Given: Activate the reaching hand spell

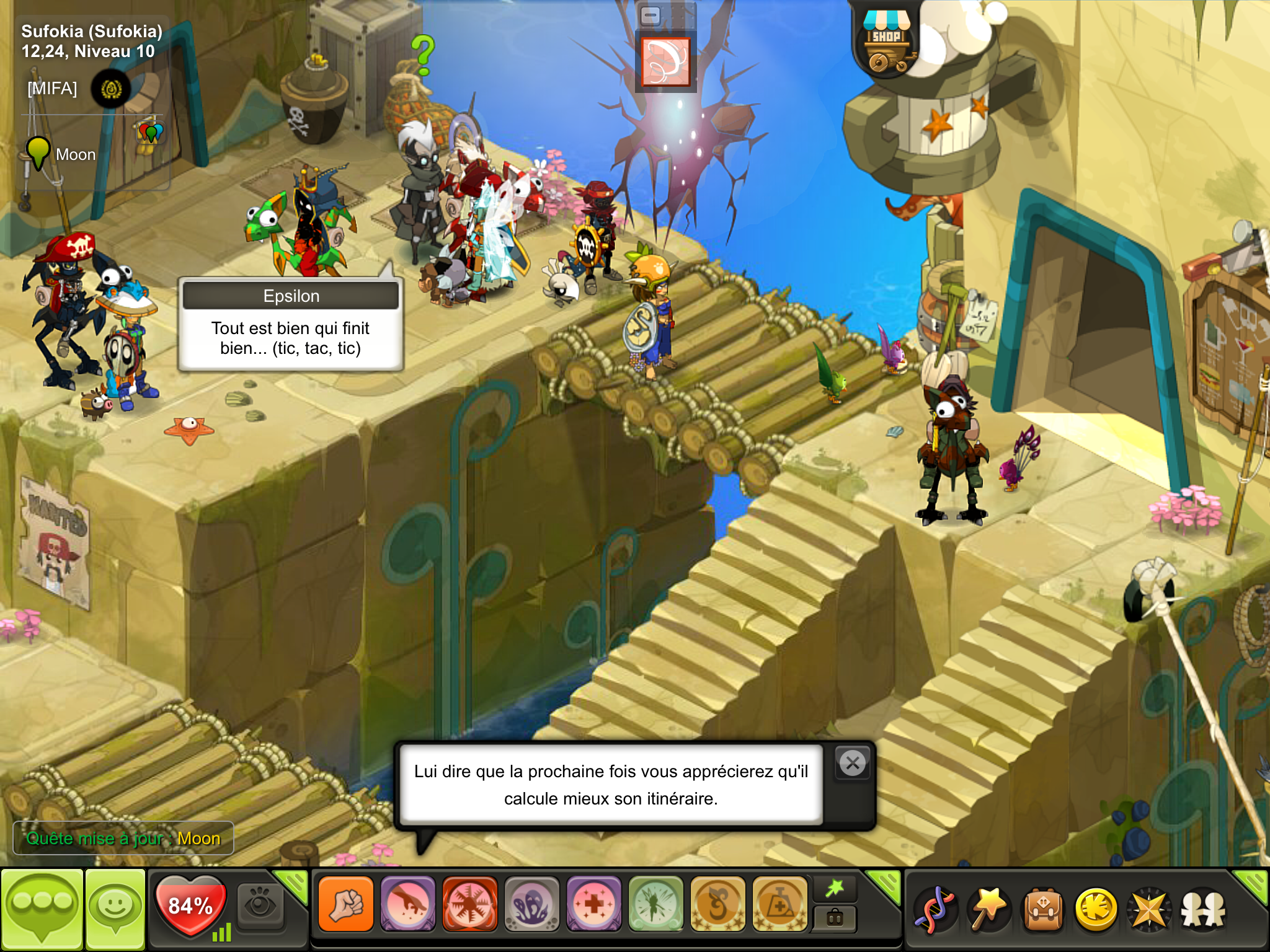Looking at the screenshot, I should pyautogui.click(x=408, y=904).
